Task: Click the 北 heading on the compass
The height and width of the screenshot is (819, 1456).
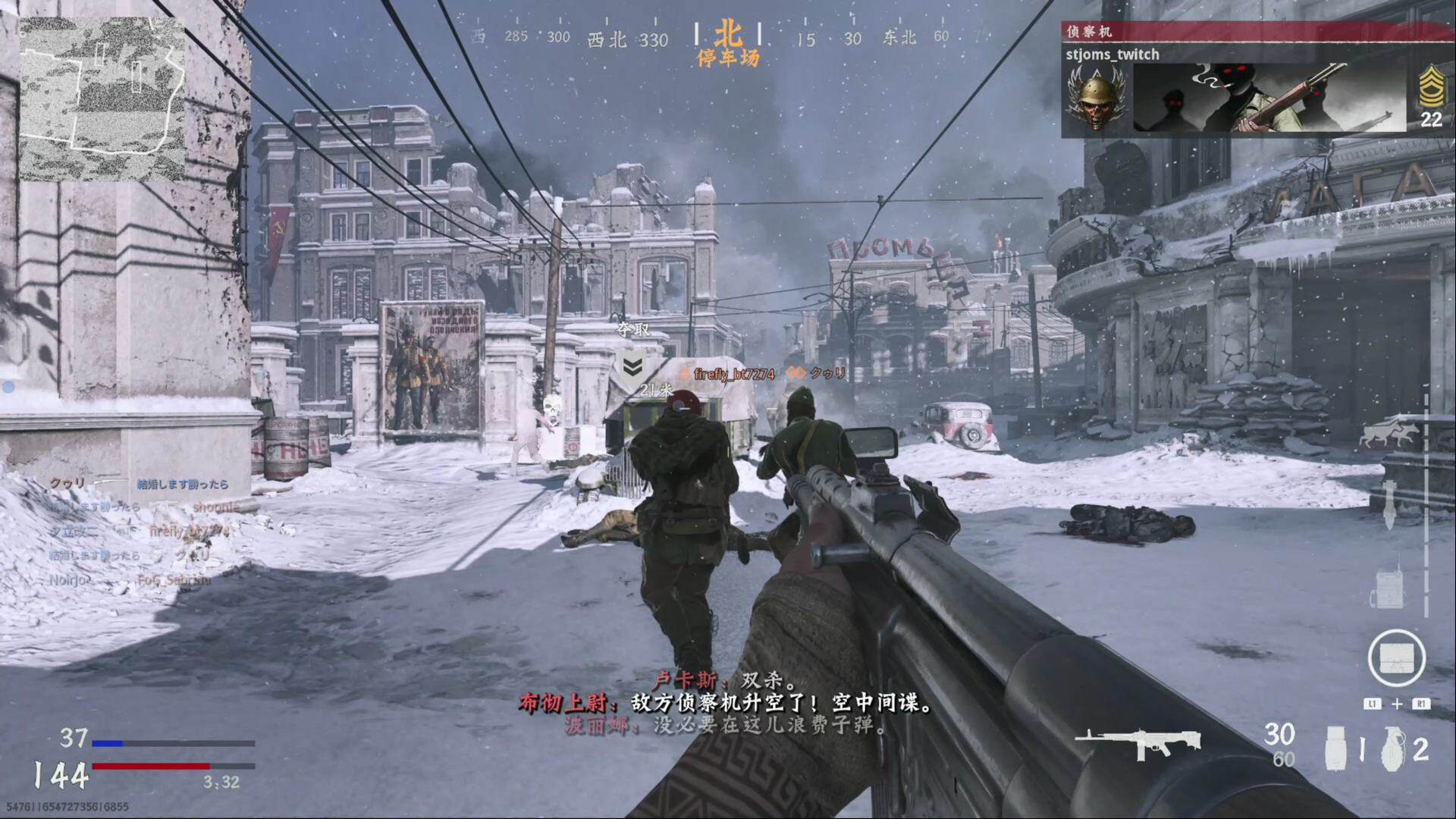Action: [728, 35]
